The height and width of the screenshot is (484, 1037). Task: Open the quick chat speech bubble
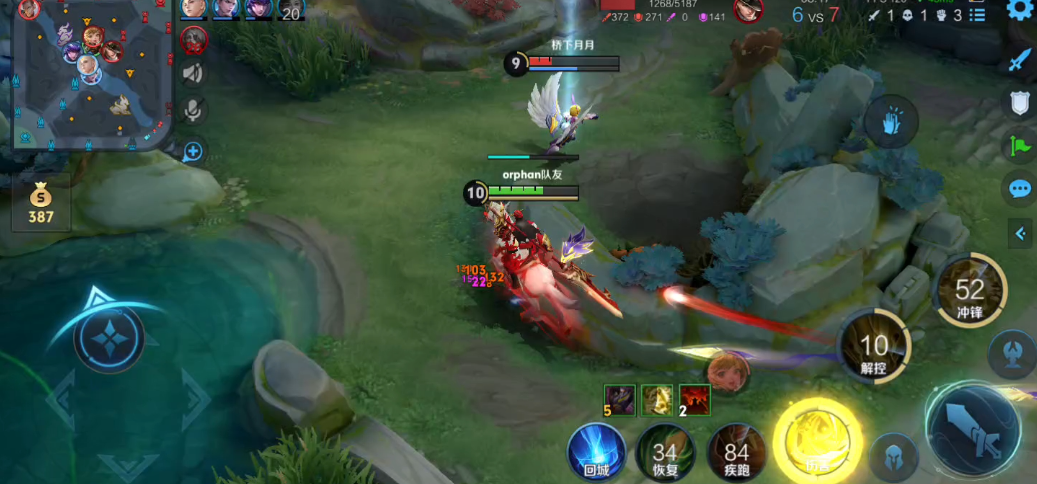[x=1019, y=189]
